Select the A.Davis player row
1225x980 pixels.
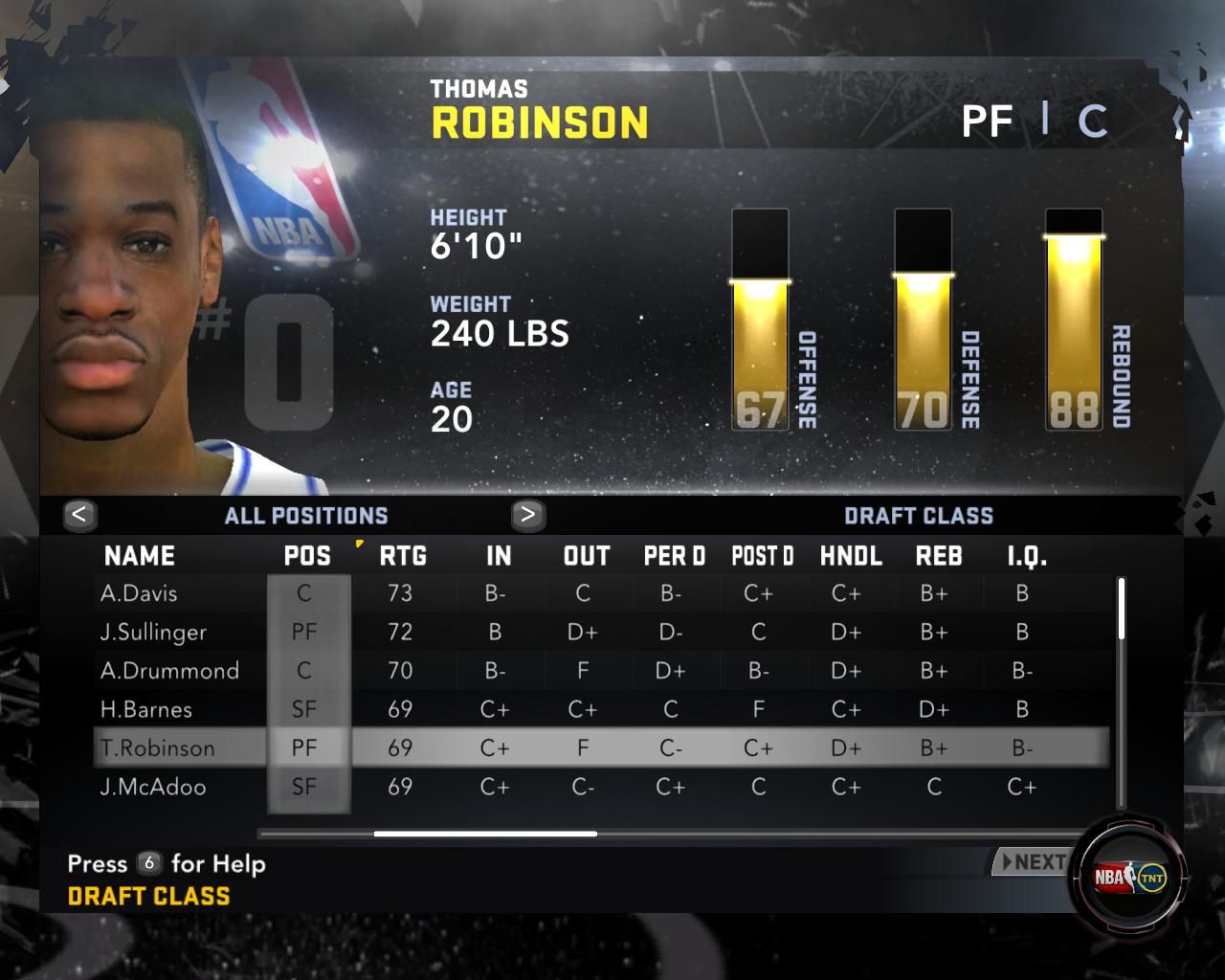pyautogui.click(x=139, y=593)
